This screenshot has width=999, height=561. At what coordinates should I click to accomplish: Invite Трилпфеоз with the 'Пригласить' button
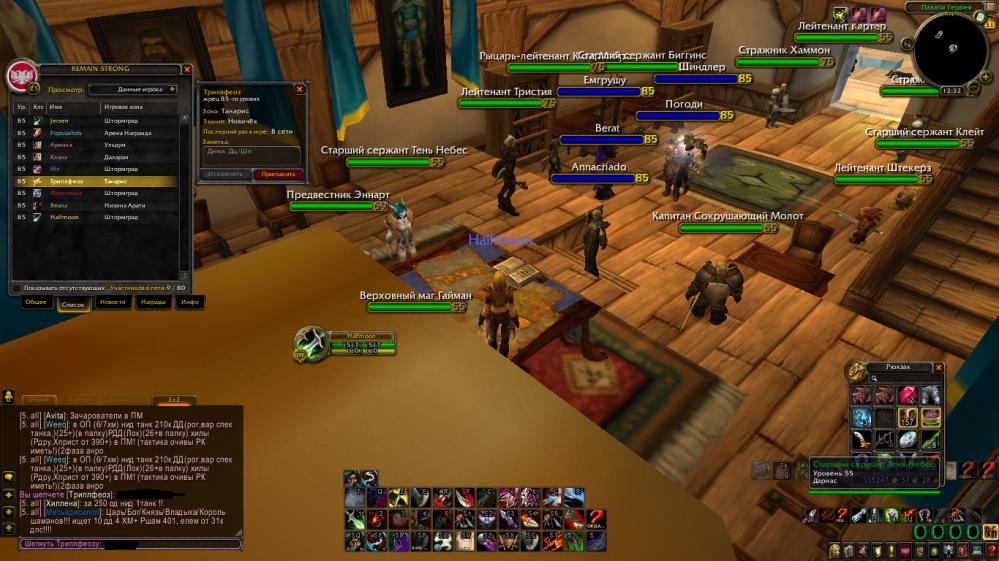click(279, 174)
